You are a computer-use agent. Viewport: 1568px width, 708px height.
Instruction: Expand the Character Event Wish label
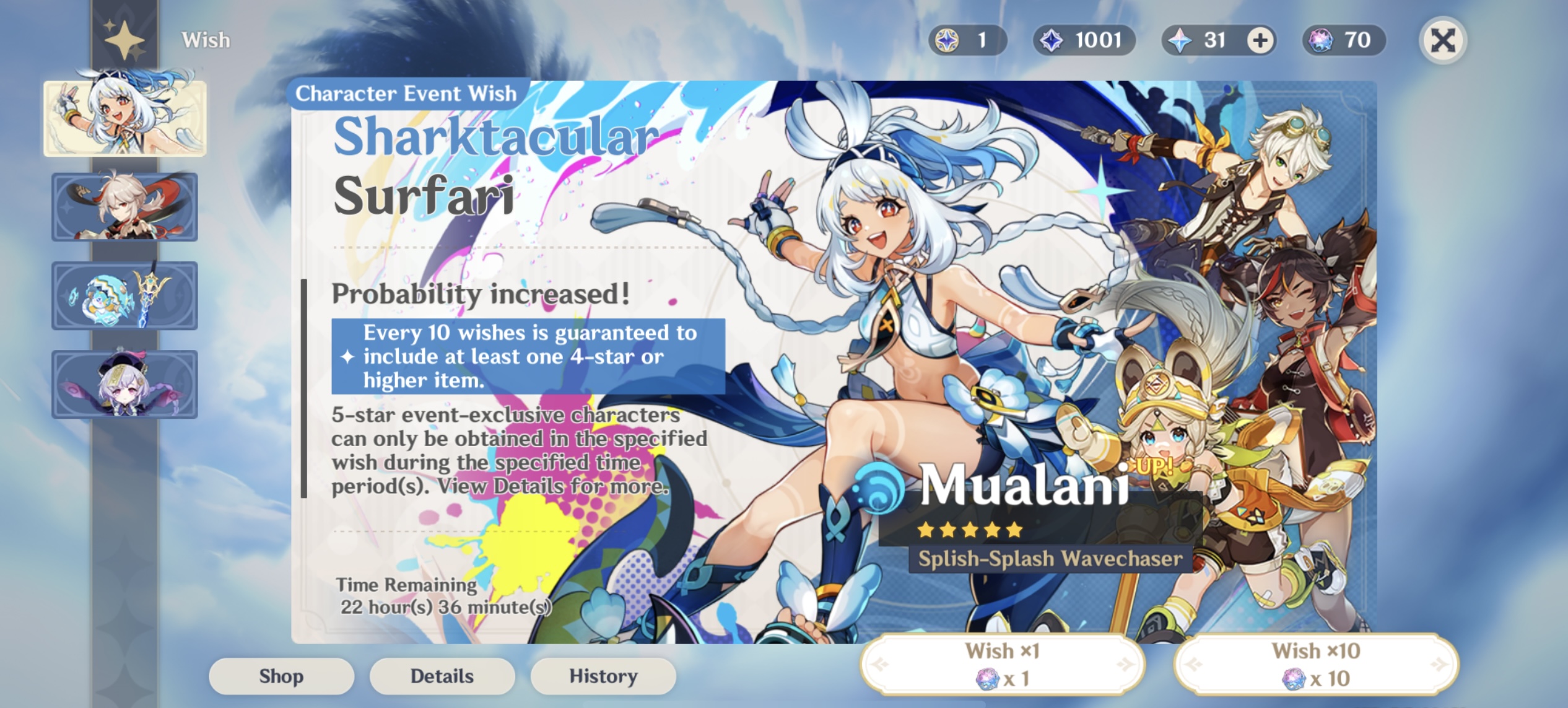(406, 94)
